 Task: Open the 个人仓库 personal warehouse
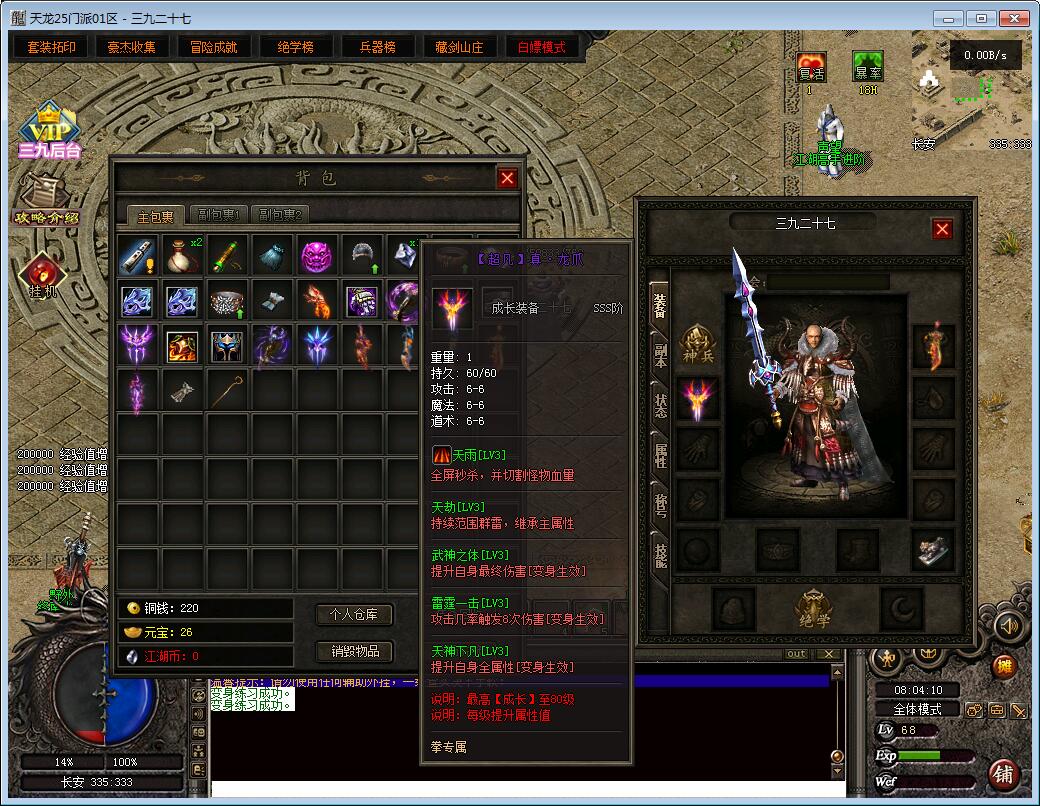tap(354, 614)
